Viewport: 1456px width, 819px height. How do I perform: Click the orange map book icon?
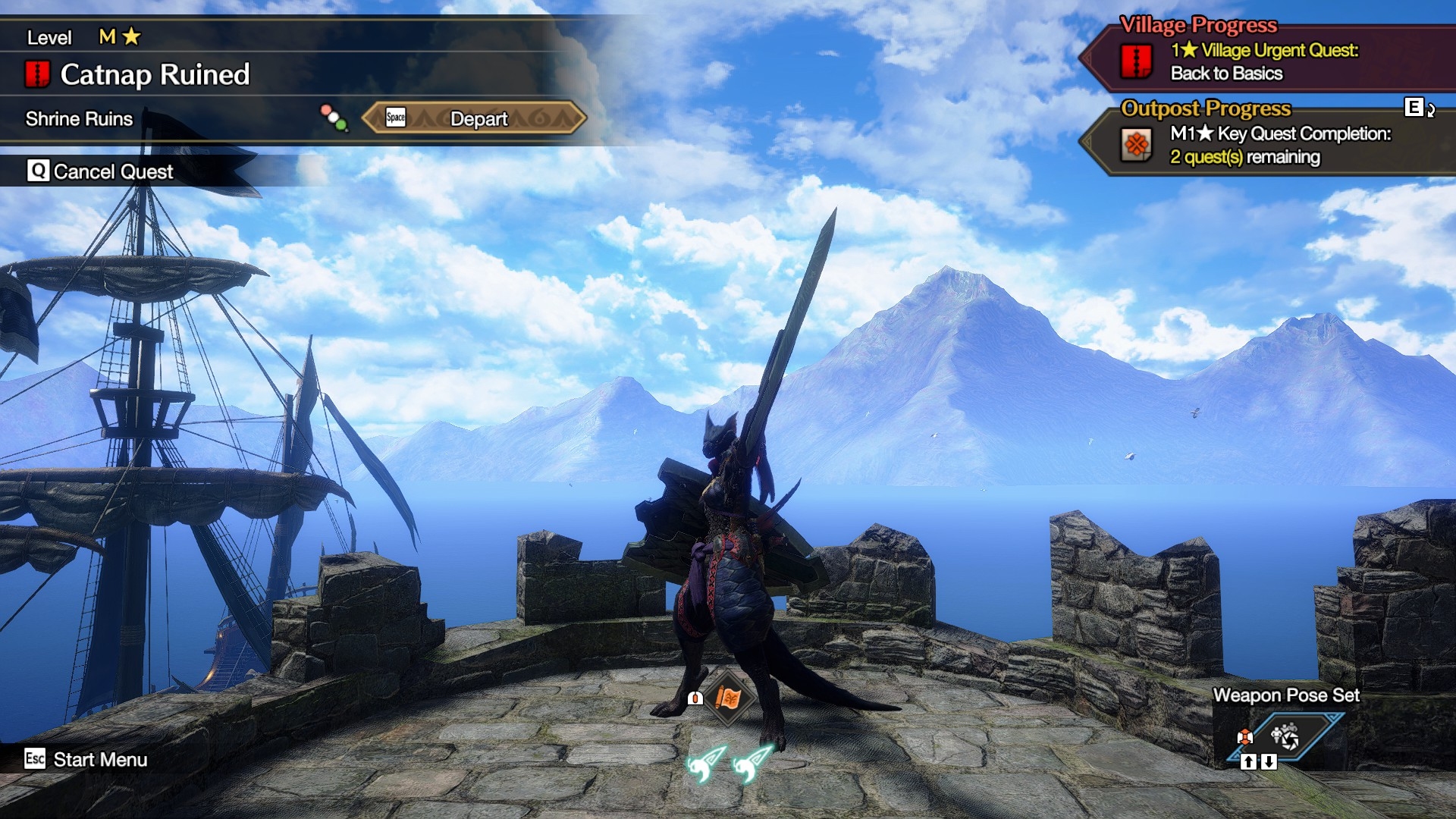(727, 698)
